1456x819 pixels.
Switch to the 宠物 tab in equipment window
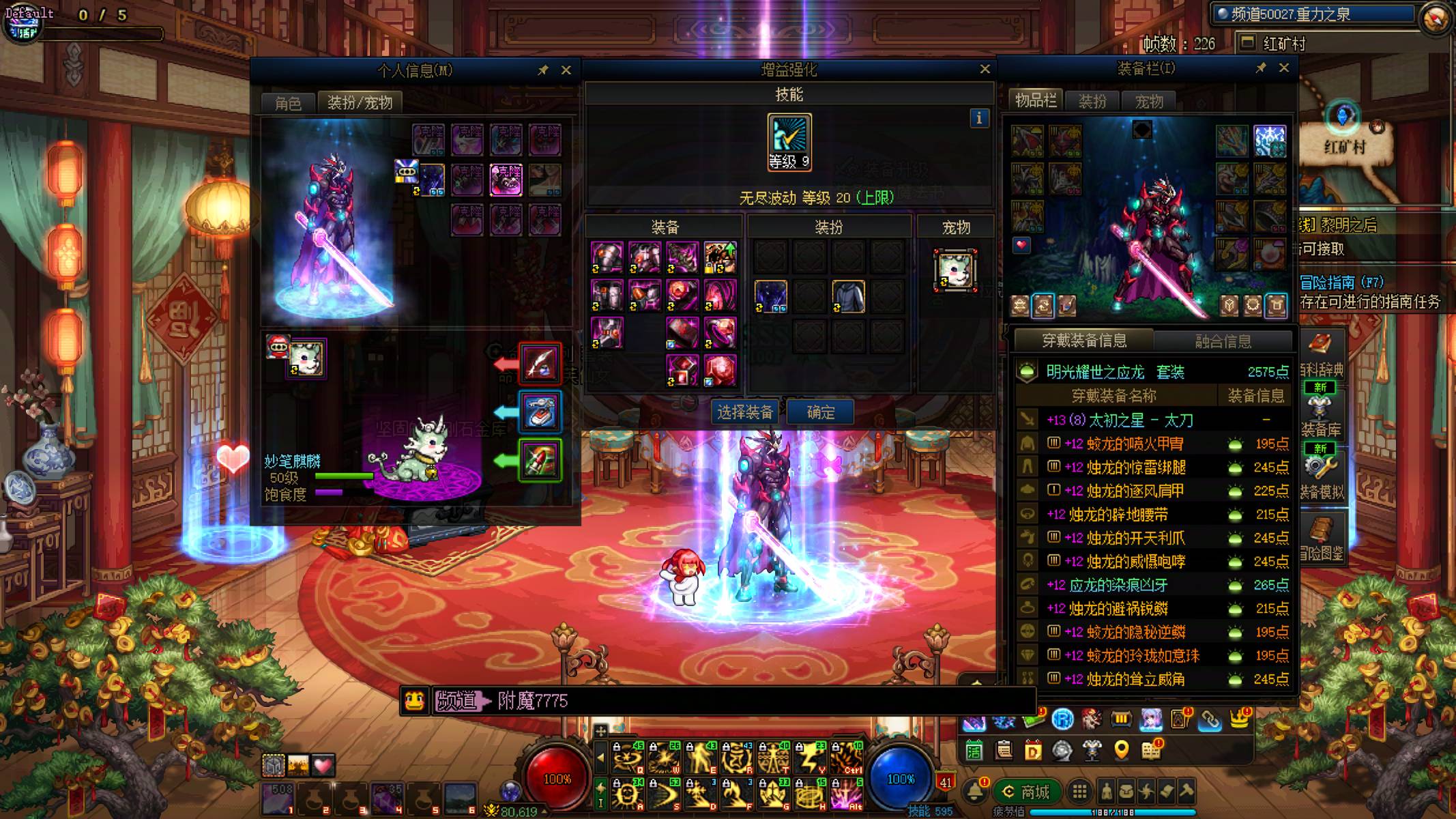(1148, 102)
